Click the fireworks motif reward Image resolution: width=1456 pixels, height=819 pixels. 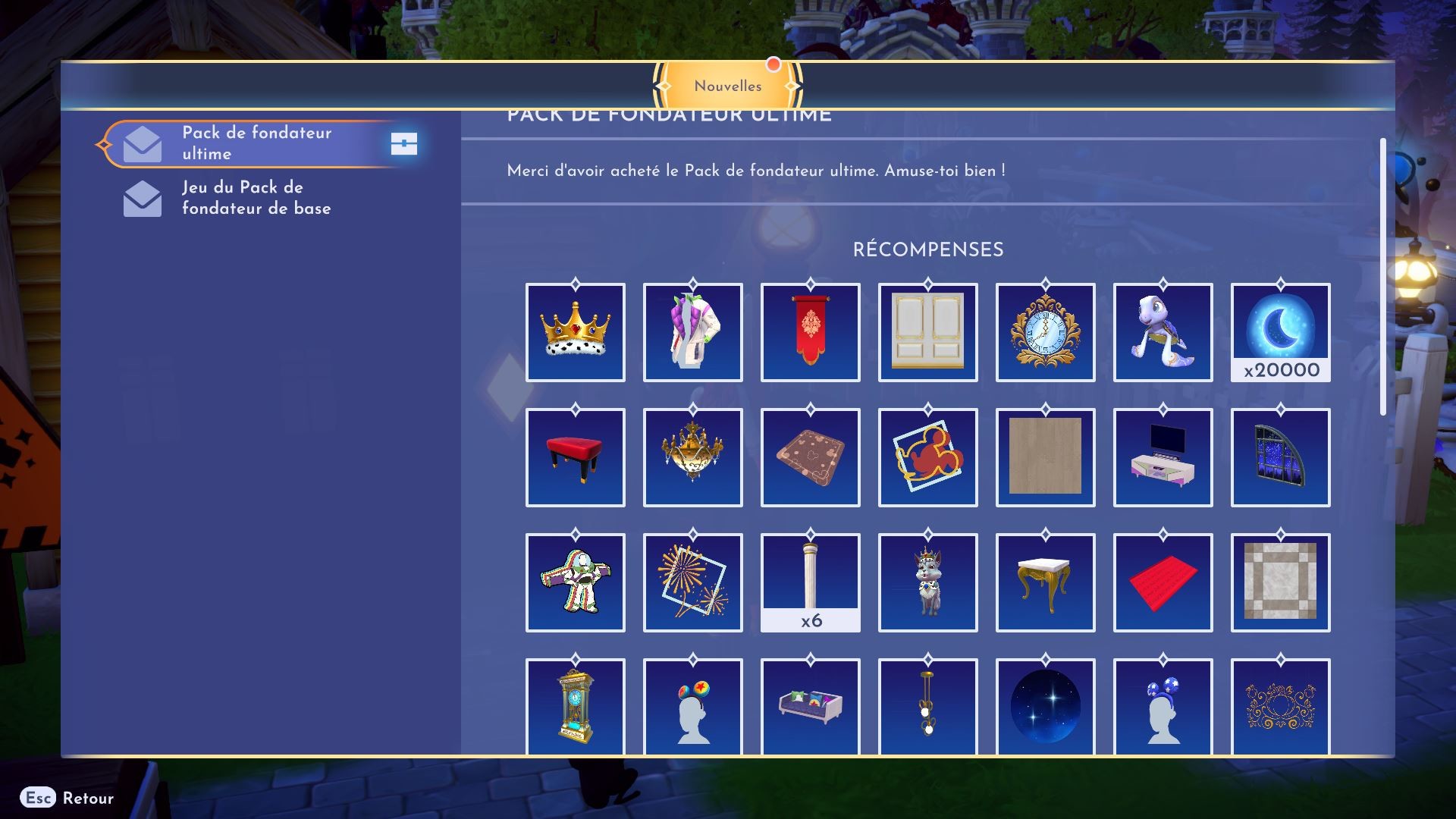(692, 582)
